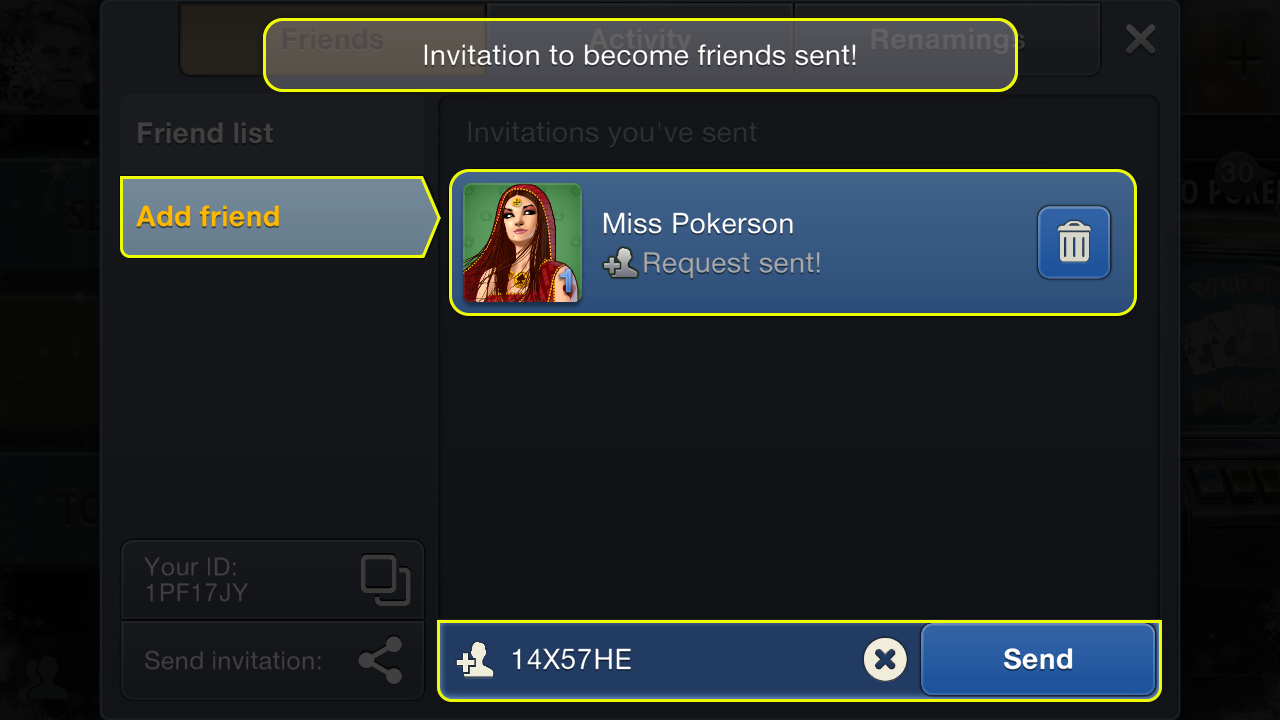Select Miss Pokerson's avatar thumbnail
Image resolution: width=1280 pixels, height=720 pixels.
click(x=522, y=243)
